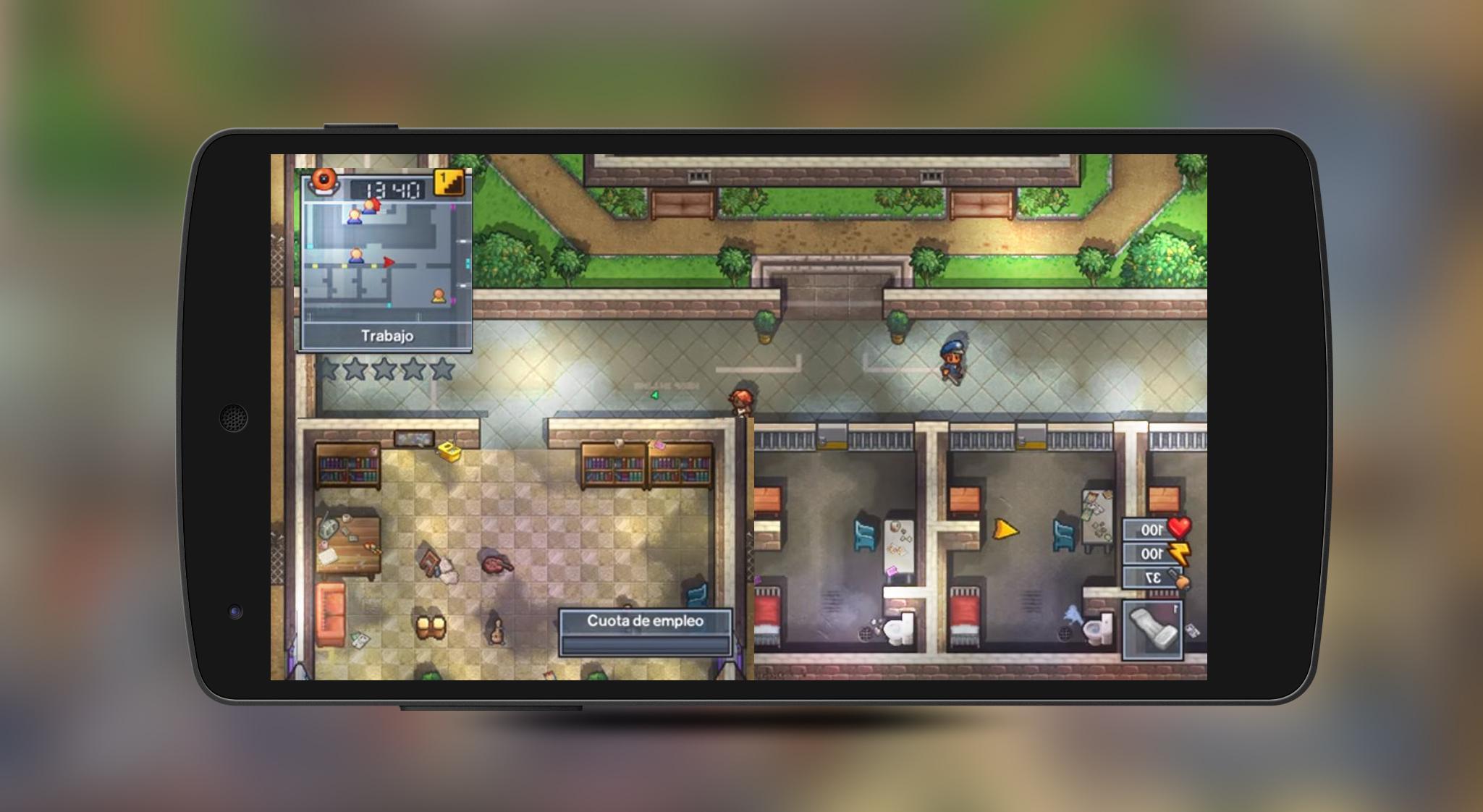1483x812 pixels.
Task: Tap the clock showing 13:40
Action: (x=392, y=189)
